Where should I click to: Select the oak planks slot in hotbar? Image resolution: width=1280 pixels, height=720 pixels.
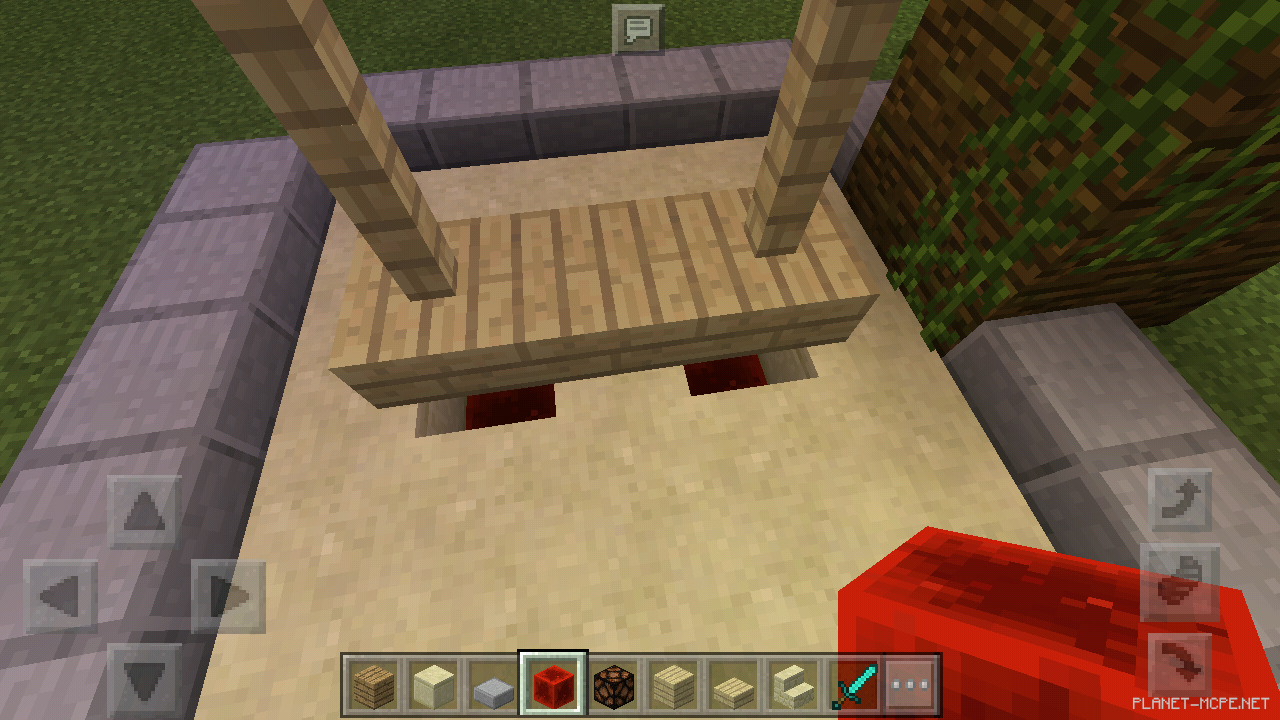(x=372, y=685)
